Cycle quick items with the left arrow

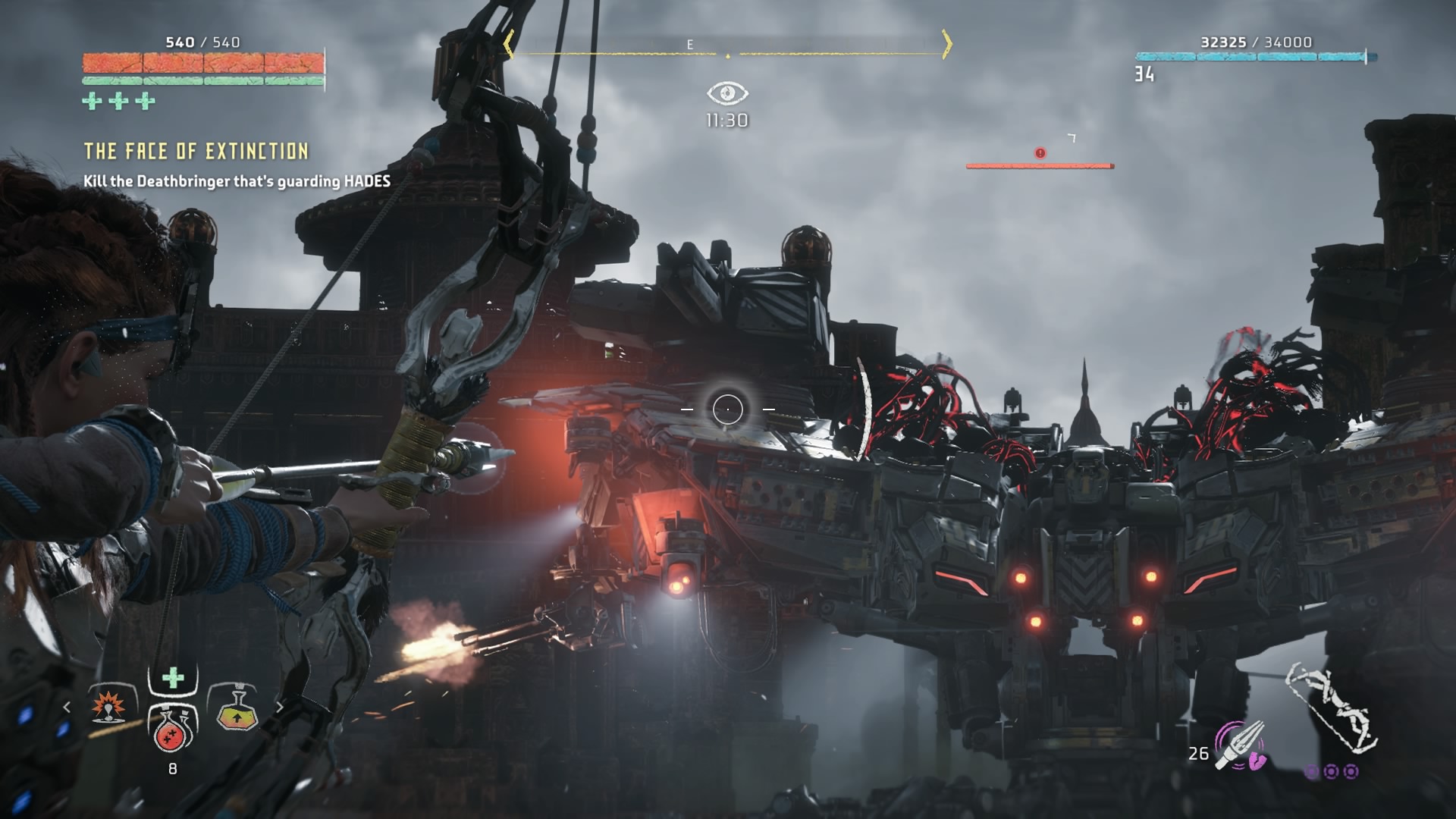67,708
